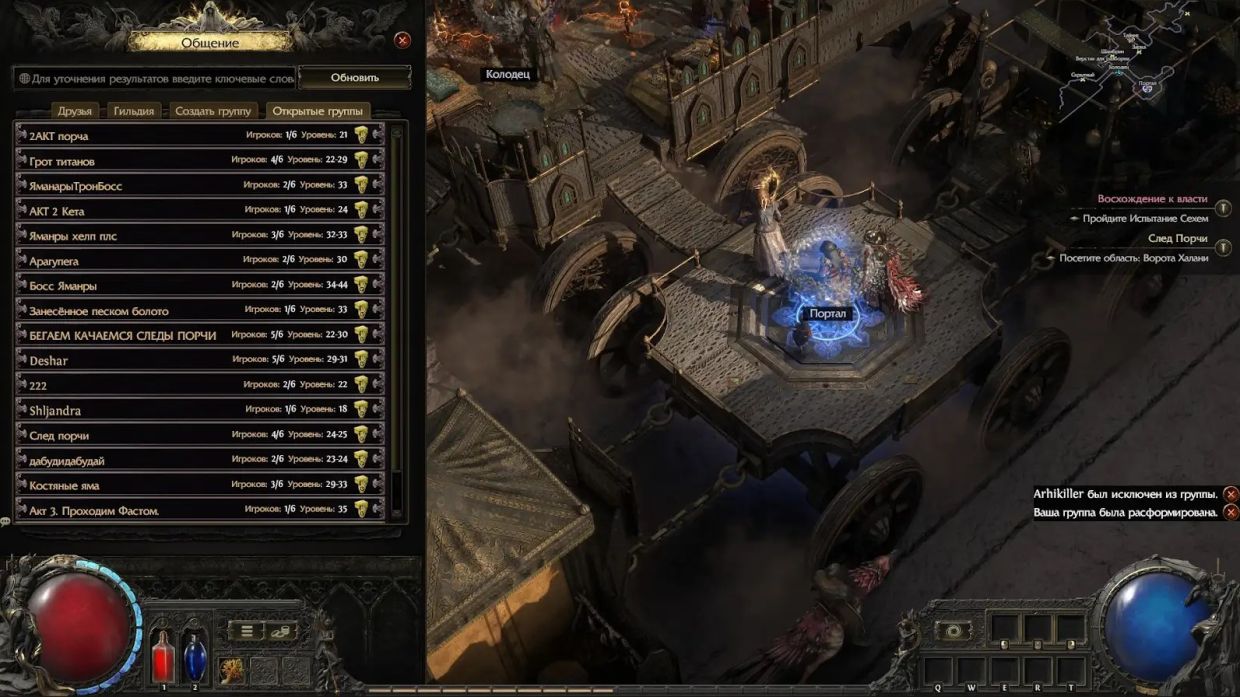1240x697 pixels.
Task: Select the Создать группу tab
Action: point(213,111)
